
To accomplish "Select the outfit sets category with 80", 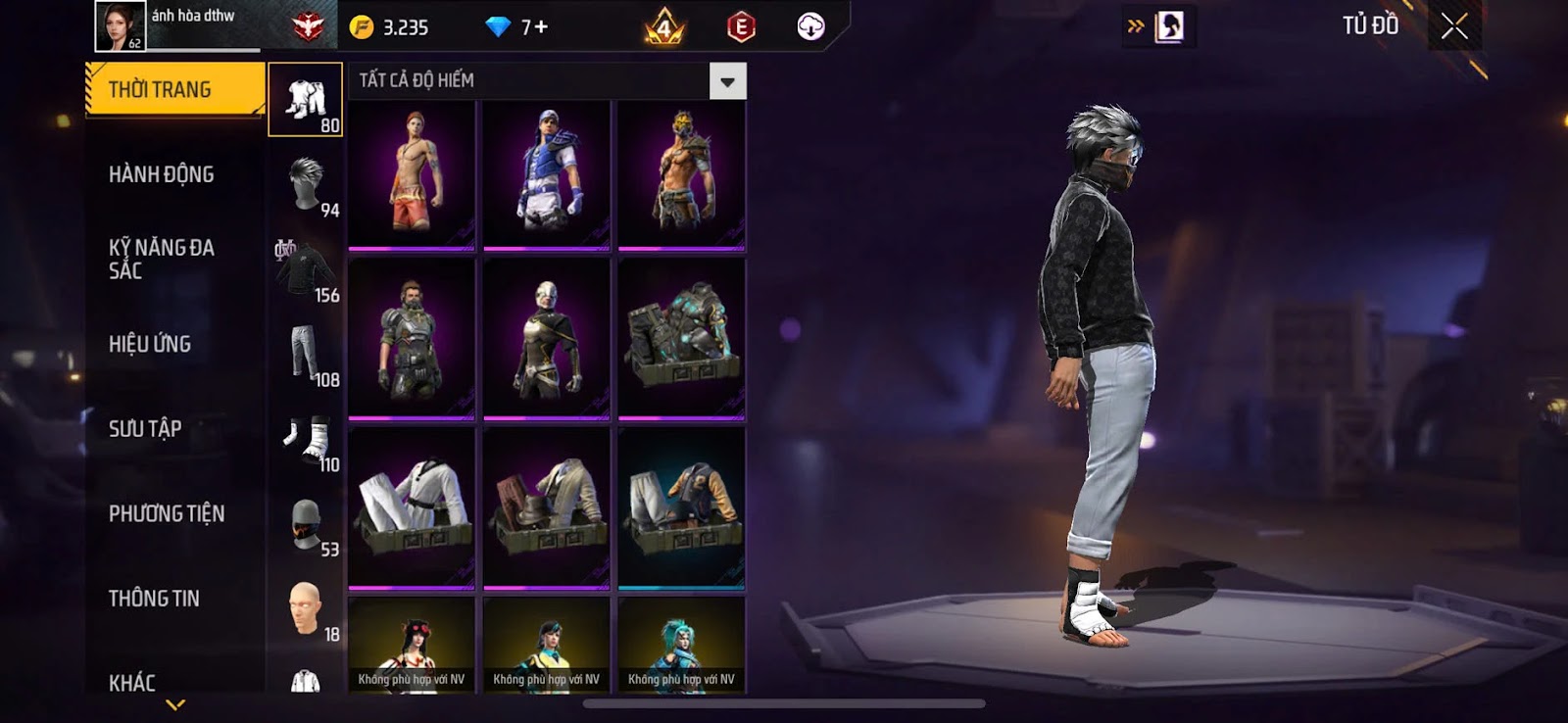I will click(306, 100).
